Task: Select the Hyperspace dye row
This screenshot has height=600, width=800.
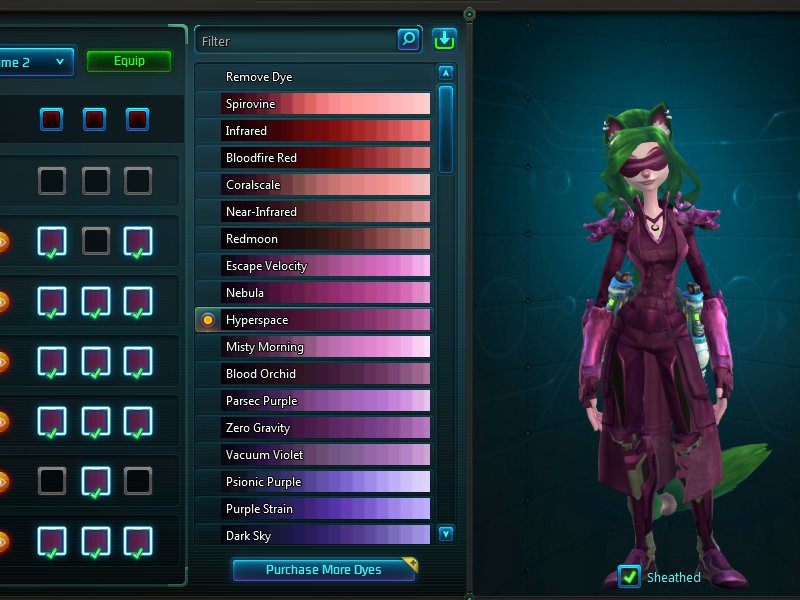Action: click(313, 320)
